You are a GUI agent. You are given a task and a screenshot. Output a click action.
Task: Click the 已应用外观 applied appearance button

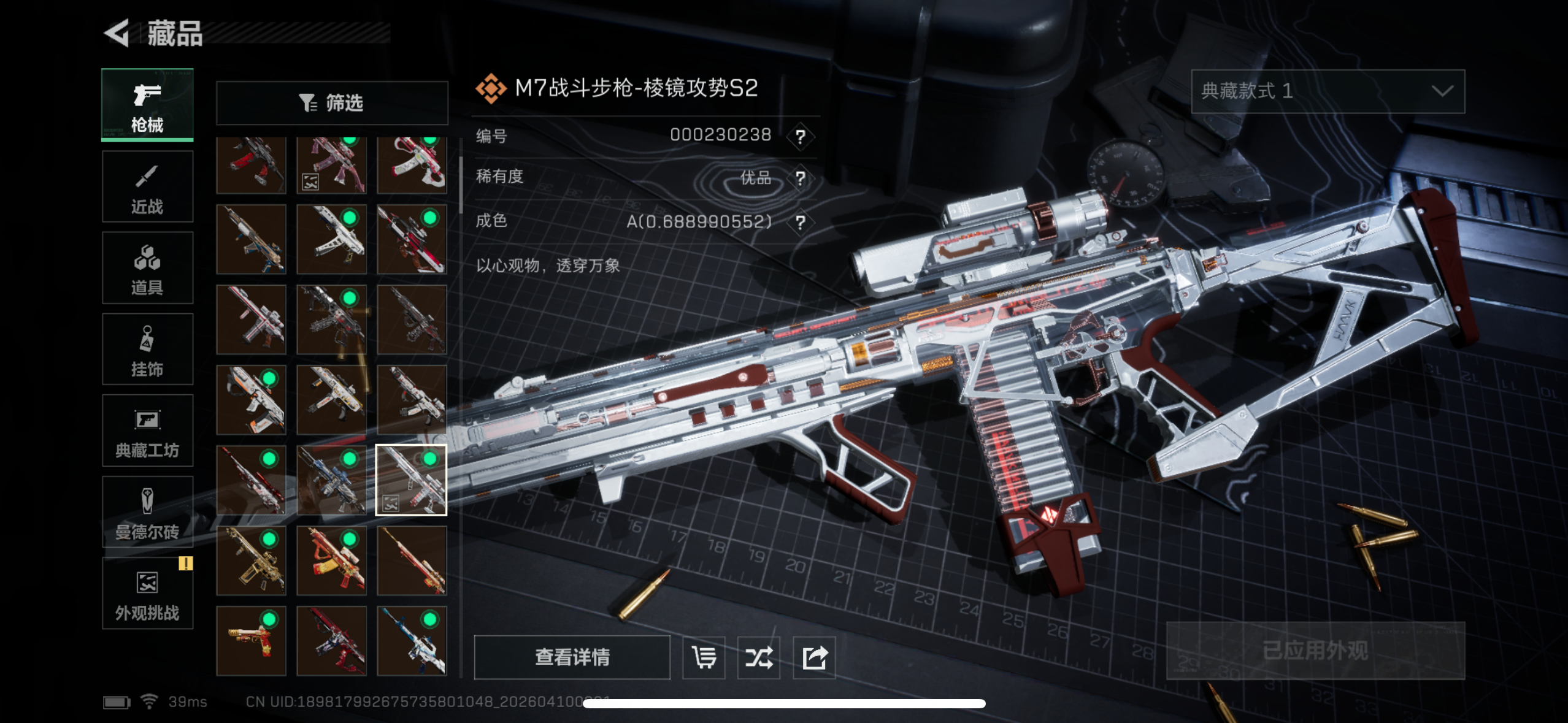1315,651
